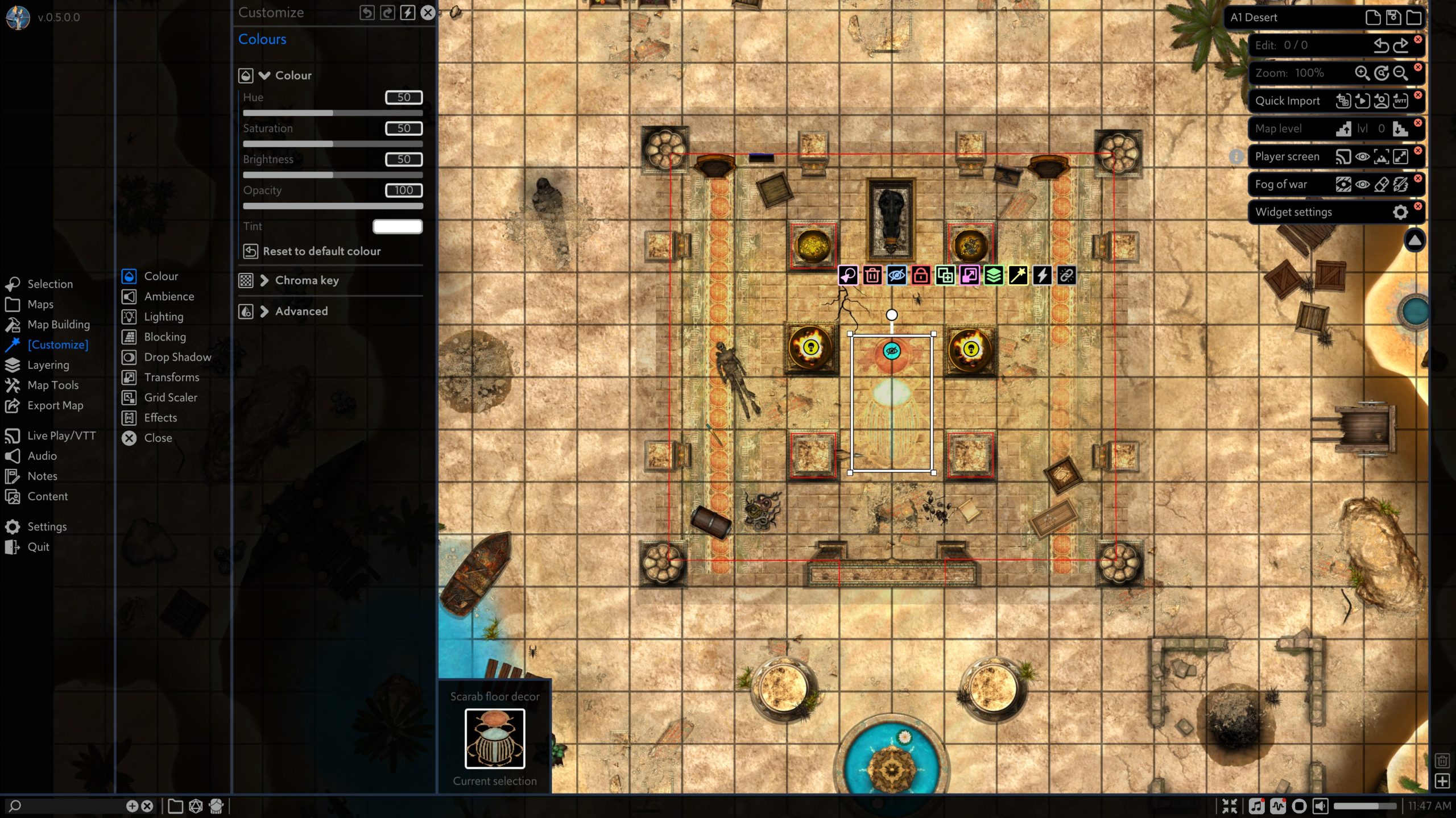The image size is (1456, 818).
Task: Delete the selected object with the trash icon
Action: coord(872,276)
